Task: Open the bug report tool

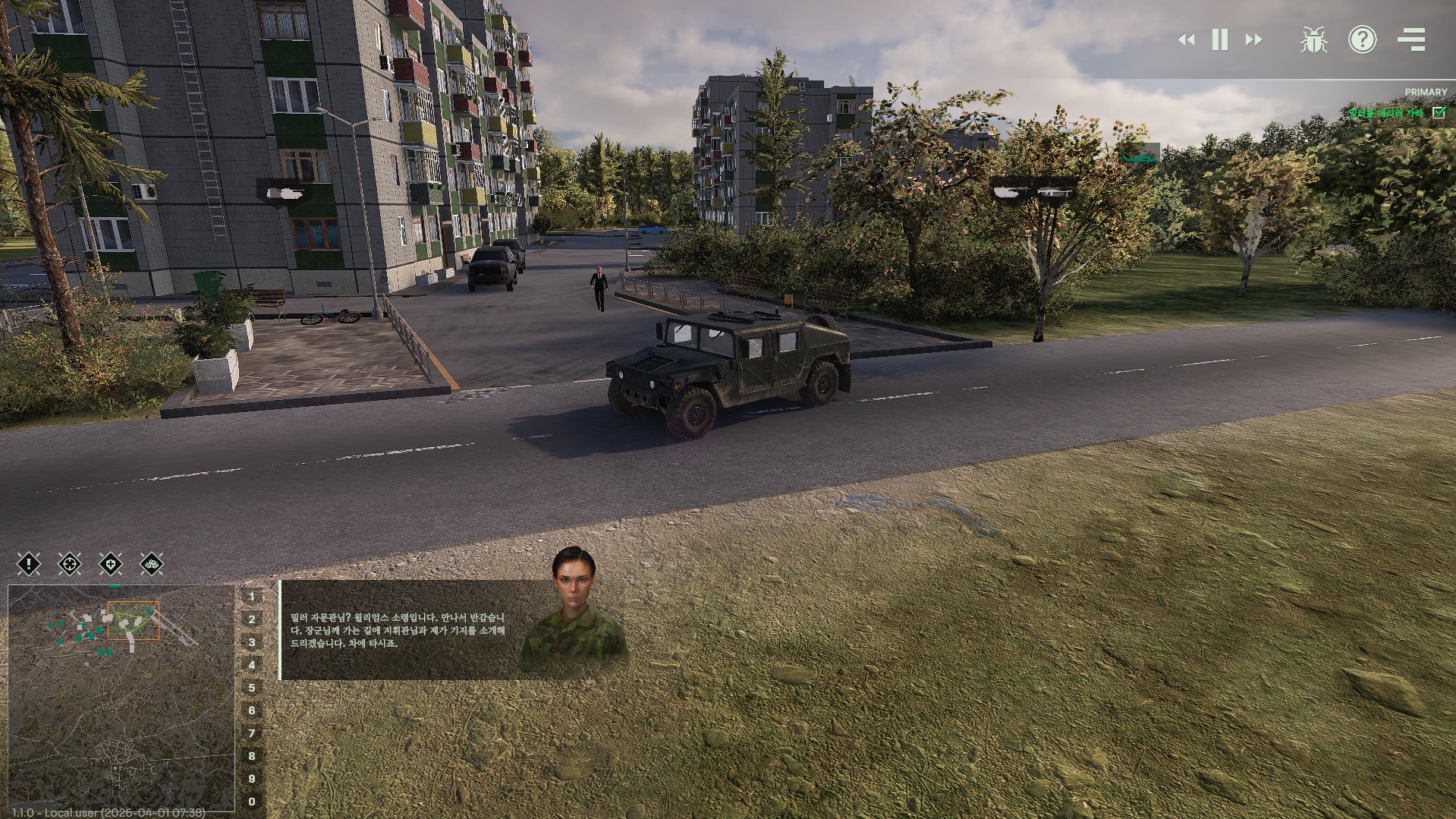Action: point(1313,40)
